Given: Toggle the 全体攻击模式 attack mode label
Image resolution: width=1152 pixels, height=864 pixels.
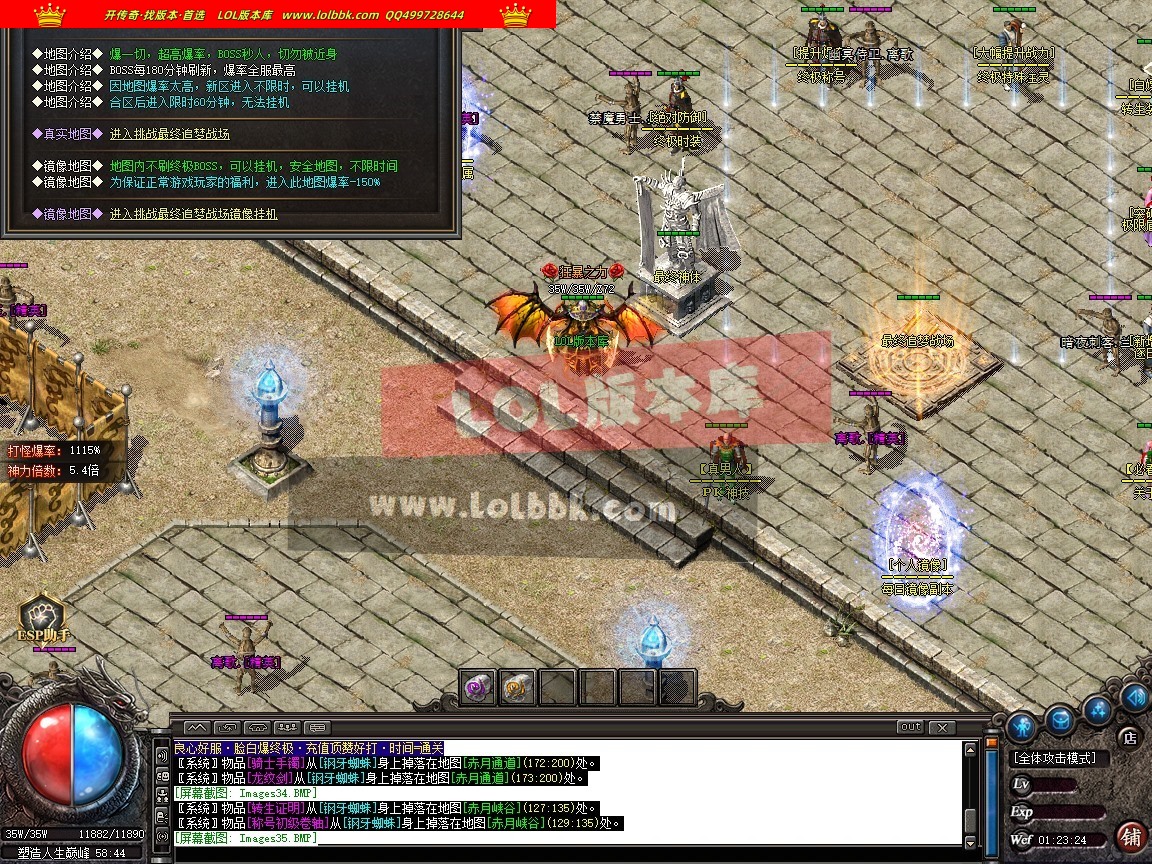Looking at the screenshot, I should pos(1054,759).
